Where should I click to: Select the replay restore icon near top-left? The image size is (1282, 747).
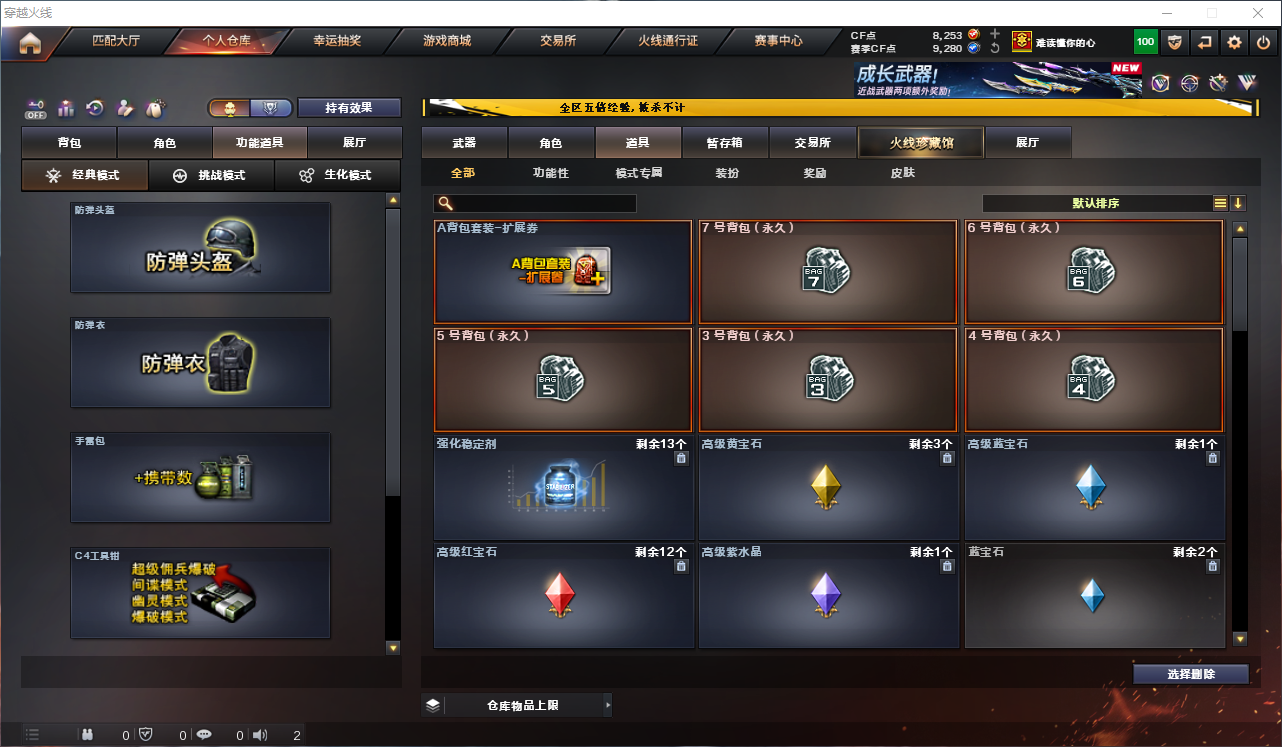[x=95, y=108]
